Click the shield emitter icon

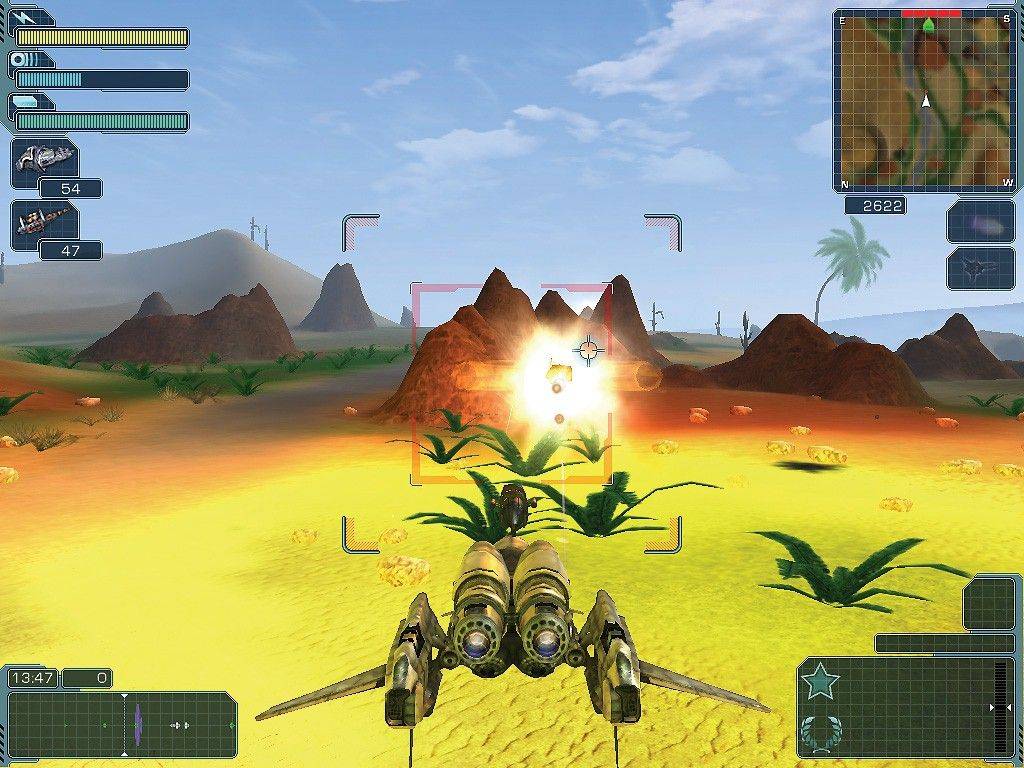(20, 59)
